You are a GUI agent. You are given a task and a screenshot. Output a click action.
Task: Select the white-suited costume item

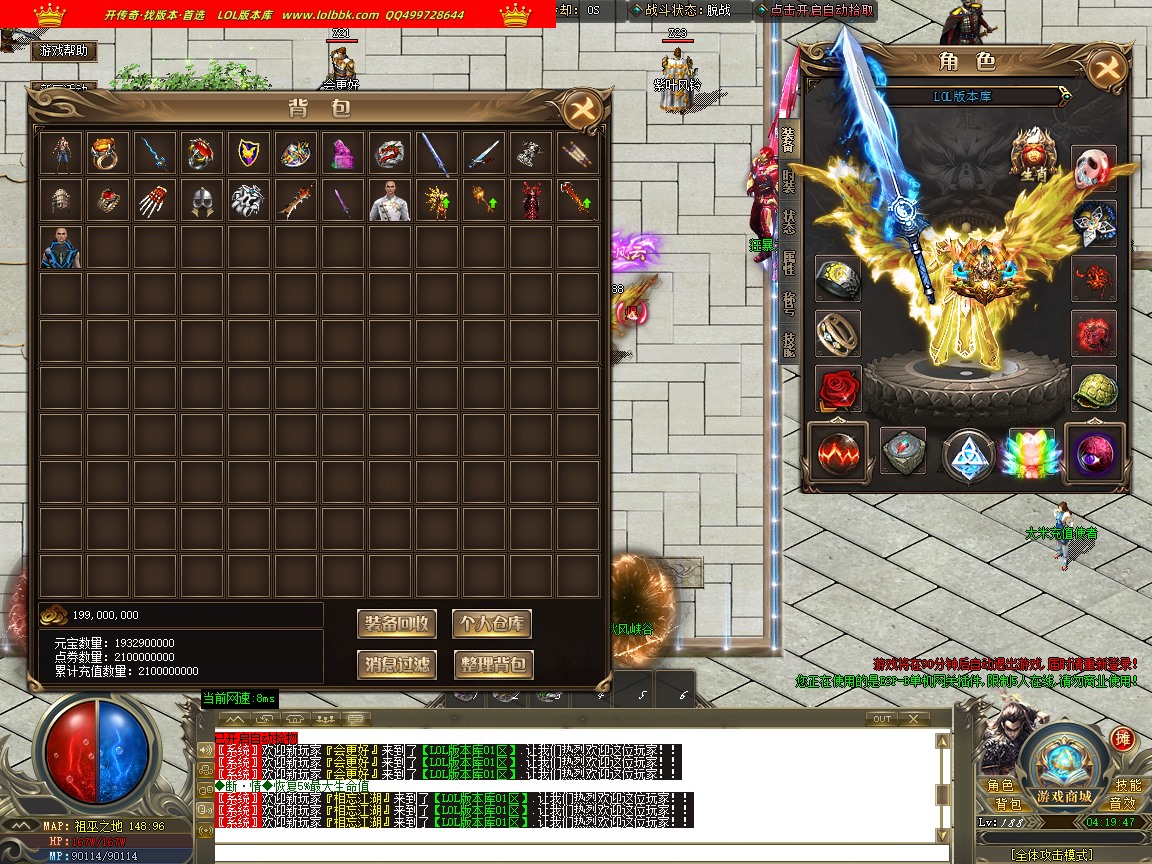tap(389, 200)
